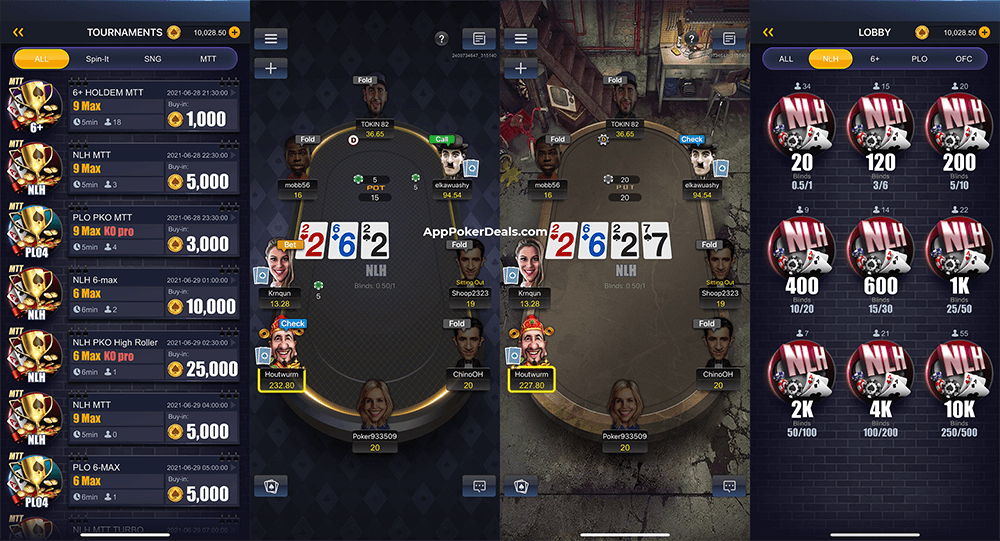Select the OFC lobby tab

pyautogui.click(x=963, y=59)
